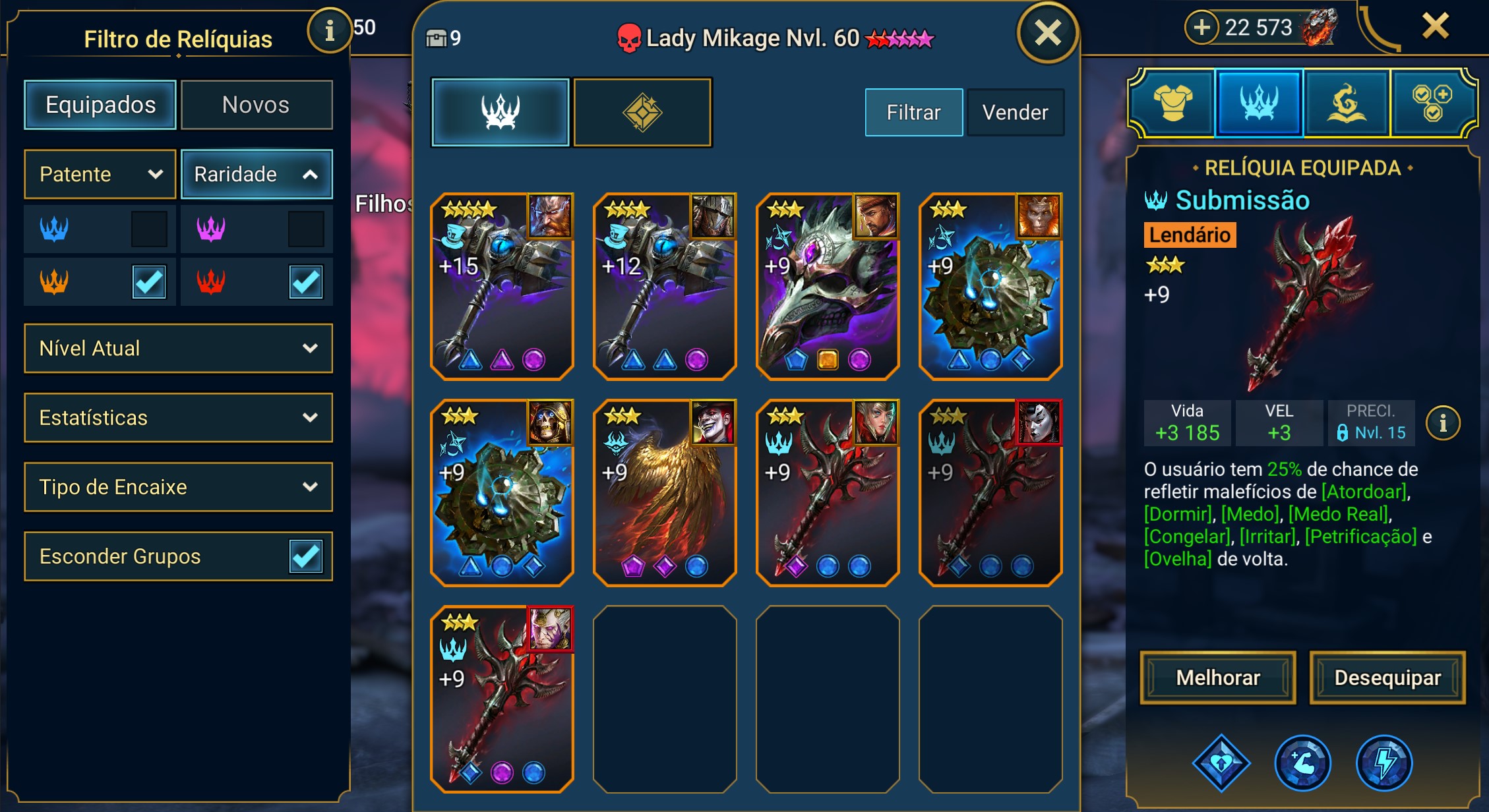
Task: Enable the purple crown rarity checkbox
Action: click(306, 229)
